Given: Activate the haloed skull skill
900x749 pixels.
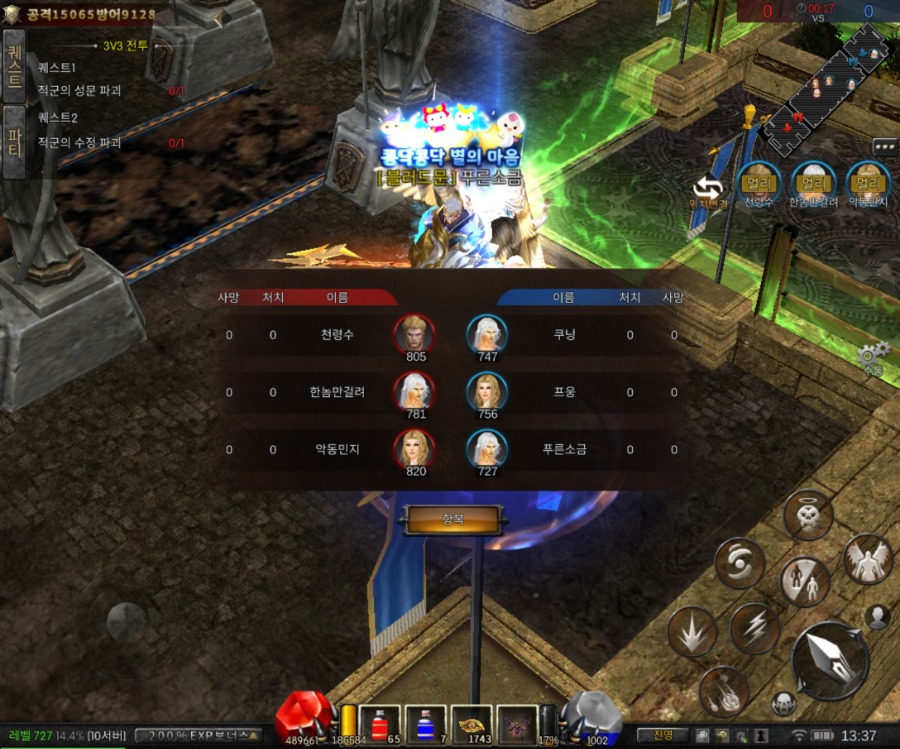Looking at the screenshot, I should 807,516.
